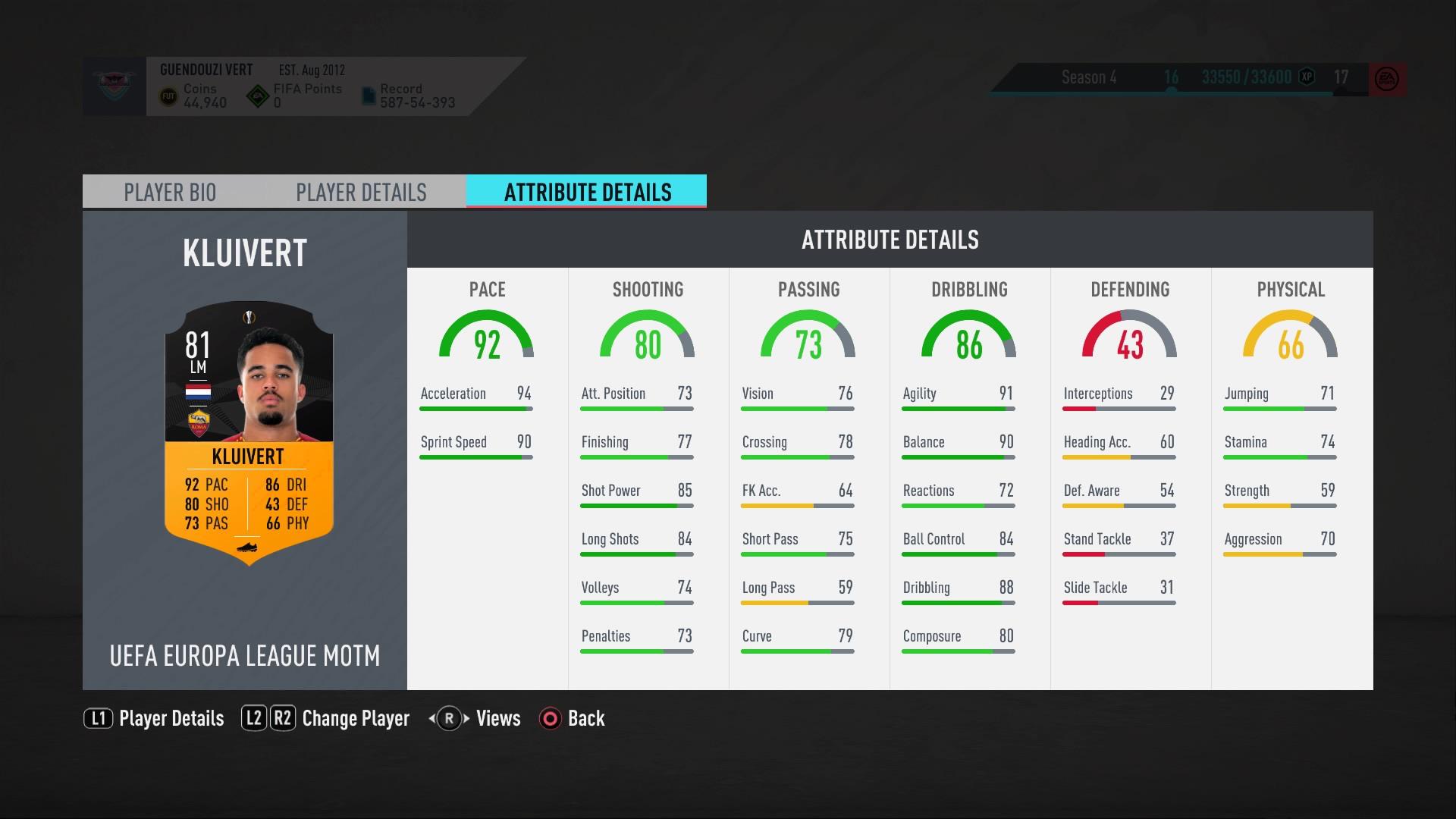The image size is (1456, 819).
Task: Click Change Player to view another player
Action: tap(355, 718)
